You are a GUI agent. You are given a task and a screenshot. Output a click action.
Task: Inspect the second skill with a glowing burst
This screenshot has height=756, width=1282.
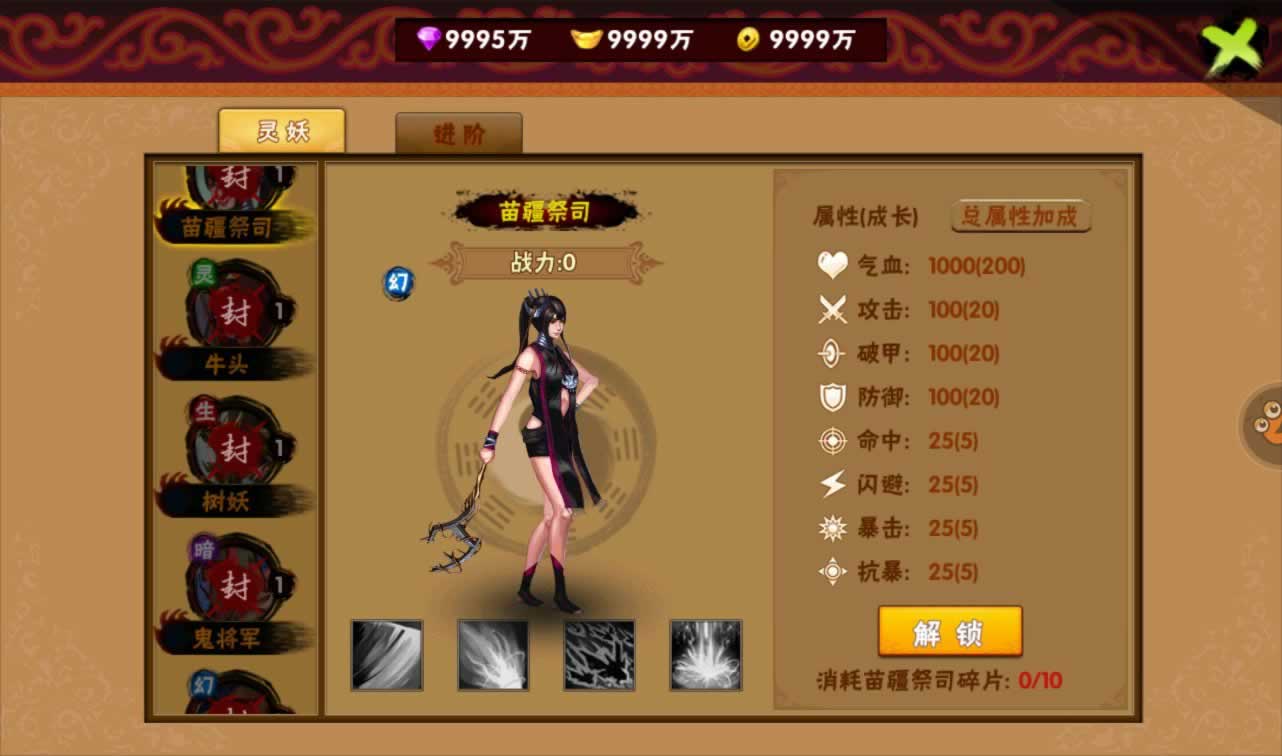click(x=493, y=655)
